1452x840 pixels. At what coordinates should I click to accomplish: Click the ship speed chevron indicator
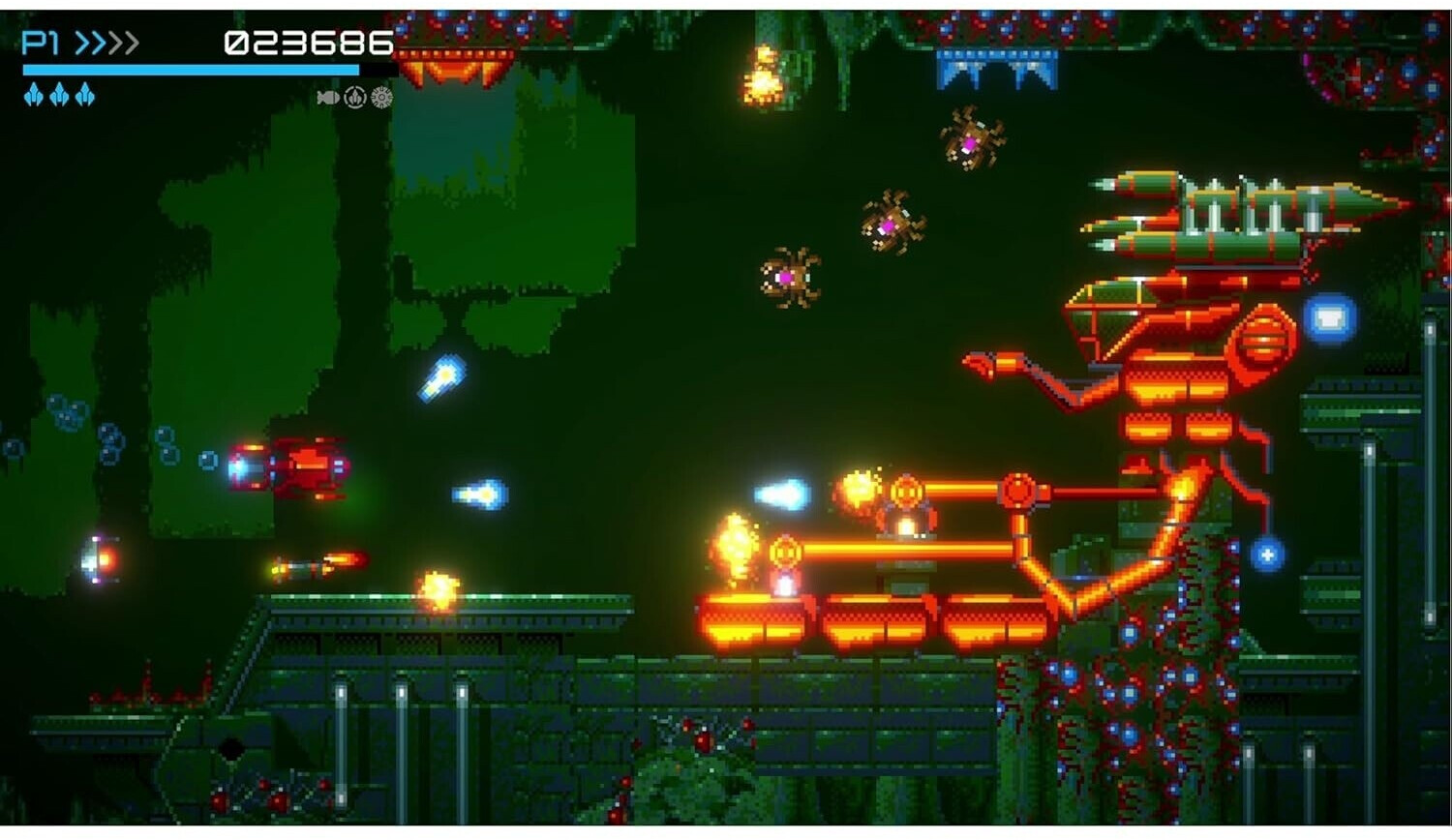pyautogui.click(x=106, y=43)
